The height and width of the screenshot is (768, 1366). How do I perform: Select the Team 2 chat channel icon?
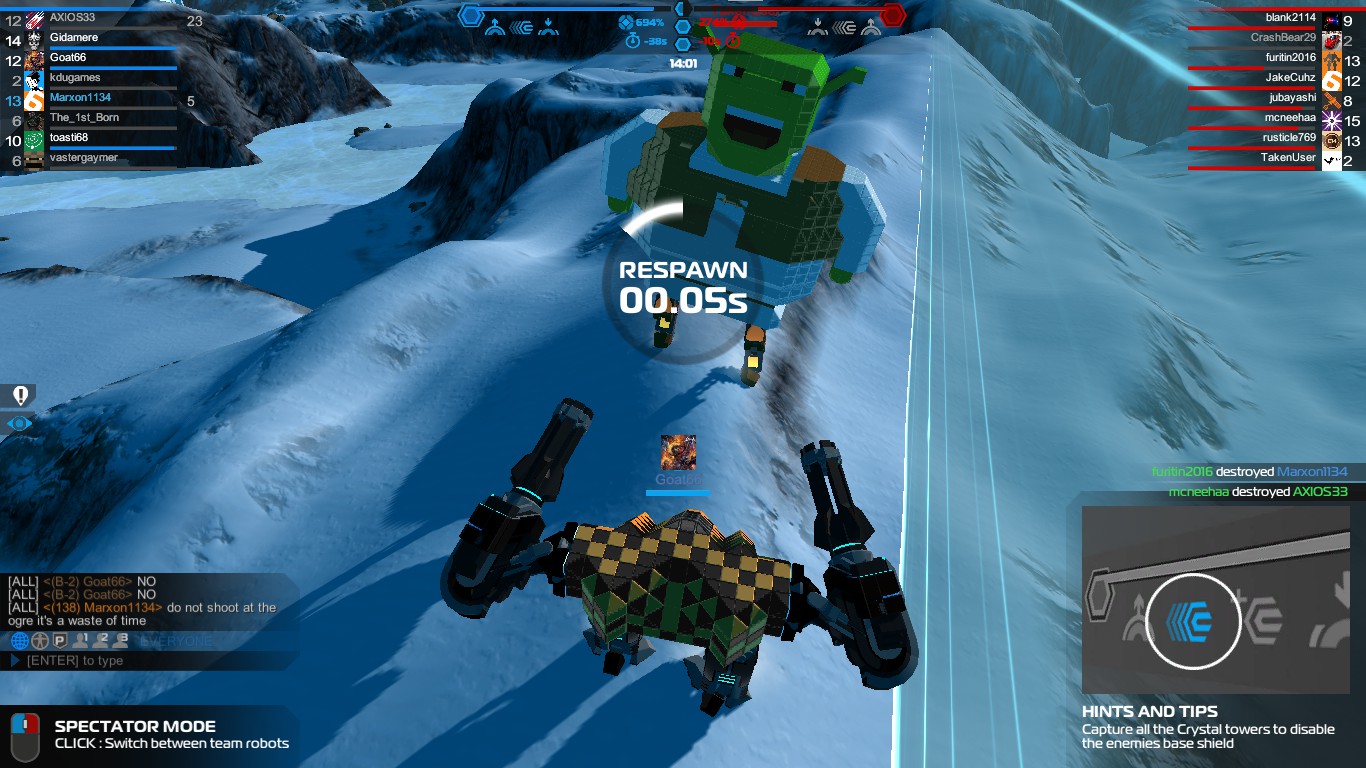point(101,641)
